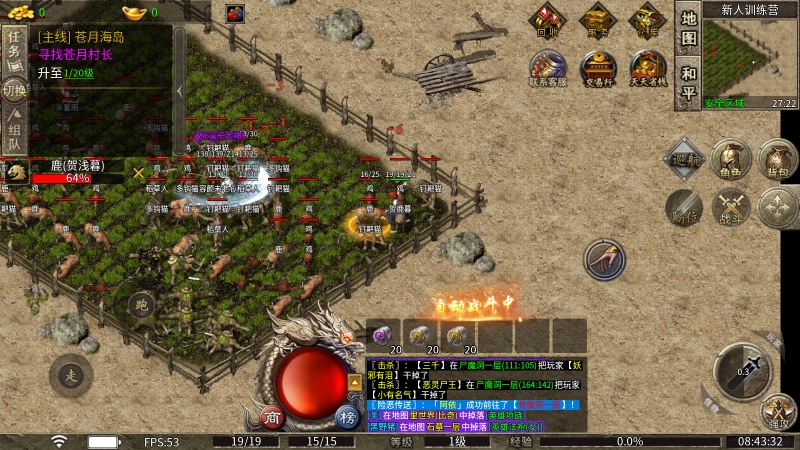Collapse the quest panel with the arrow

179,90
